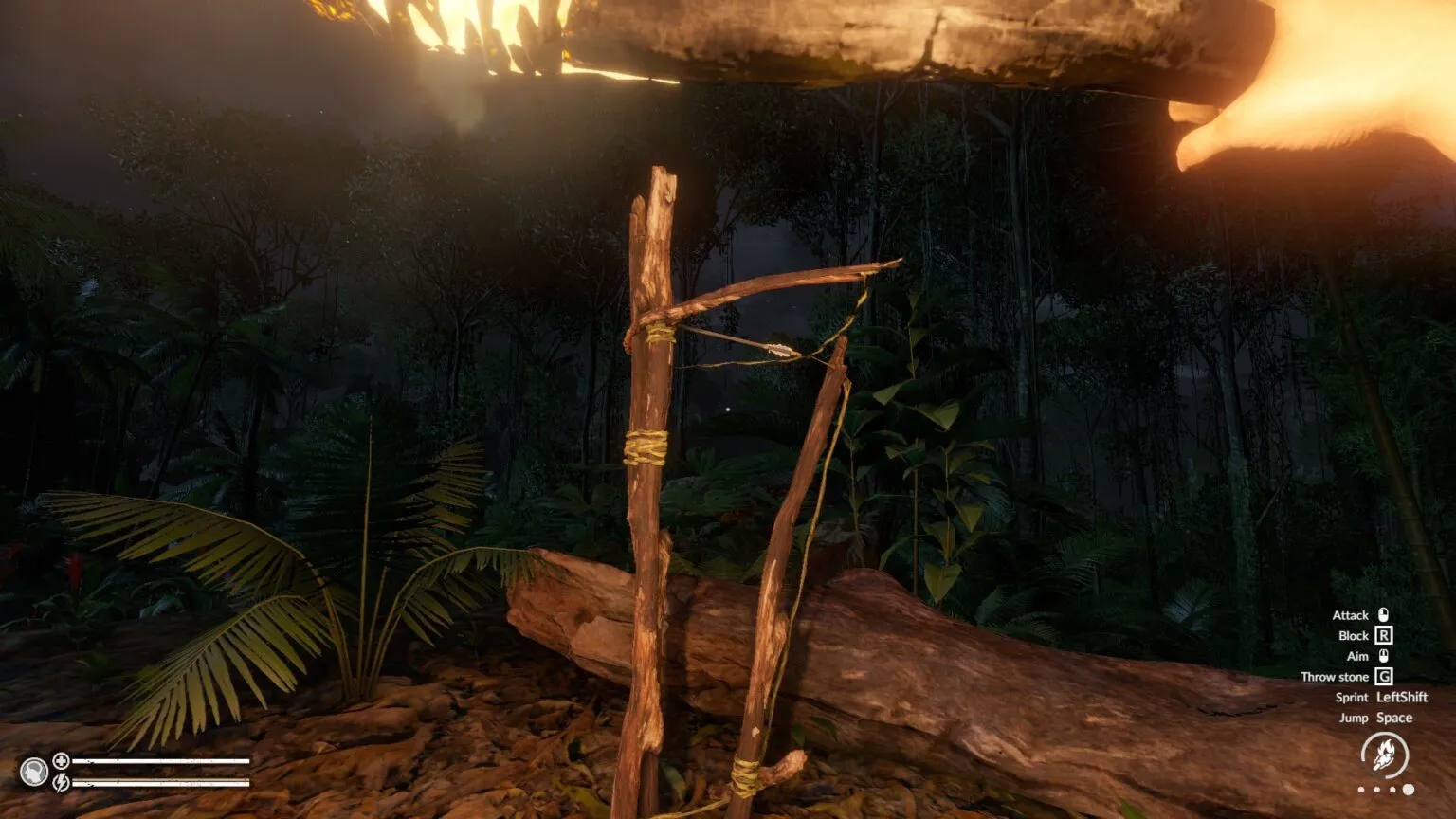Click the top health status bar
This screenshot has height=819, width=1456.
[161, 760]
